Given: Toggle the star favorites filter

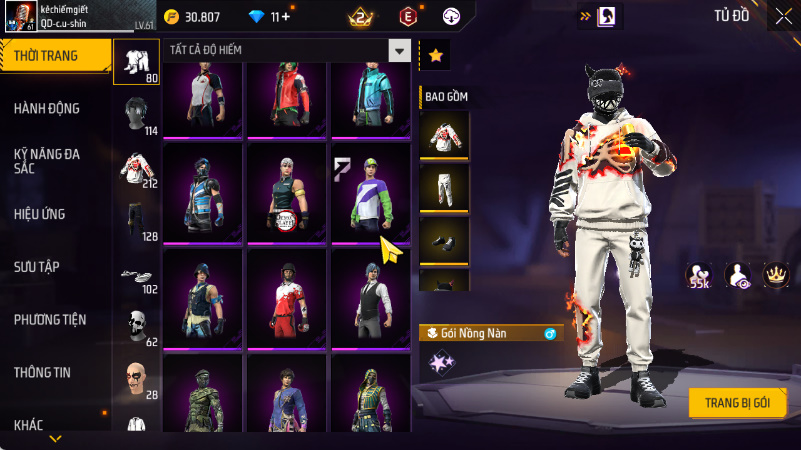Looking at the screenshot, I should (x=435, y=56).
